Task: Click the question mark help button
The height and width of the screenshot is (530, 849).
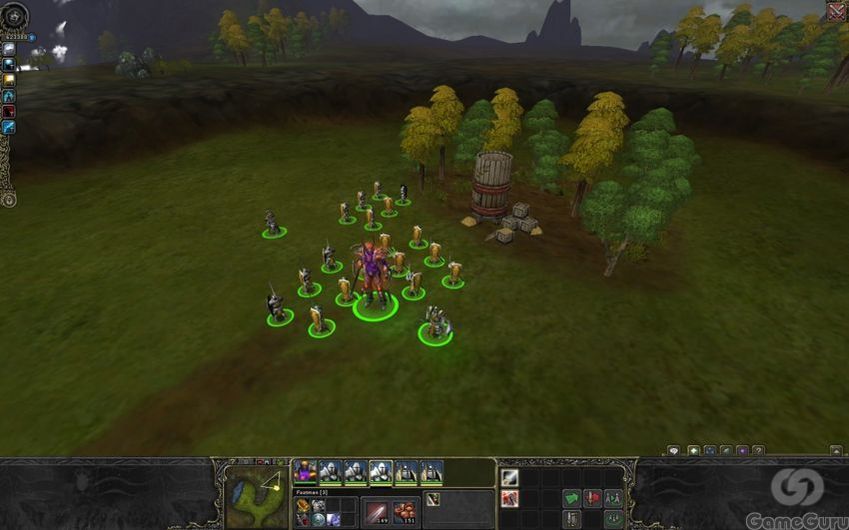Action: [758, 451]
